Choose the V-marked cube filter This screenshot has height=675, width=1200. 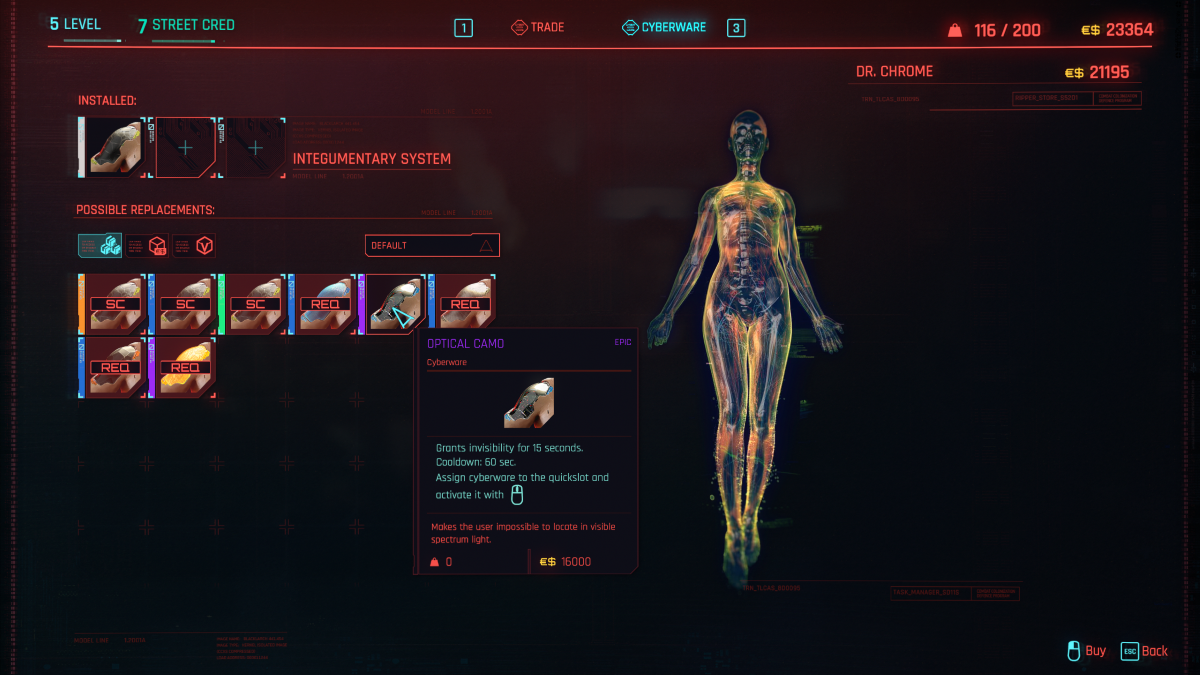(x=194, y=245)
